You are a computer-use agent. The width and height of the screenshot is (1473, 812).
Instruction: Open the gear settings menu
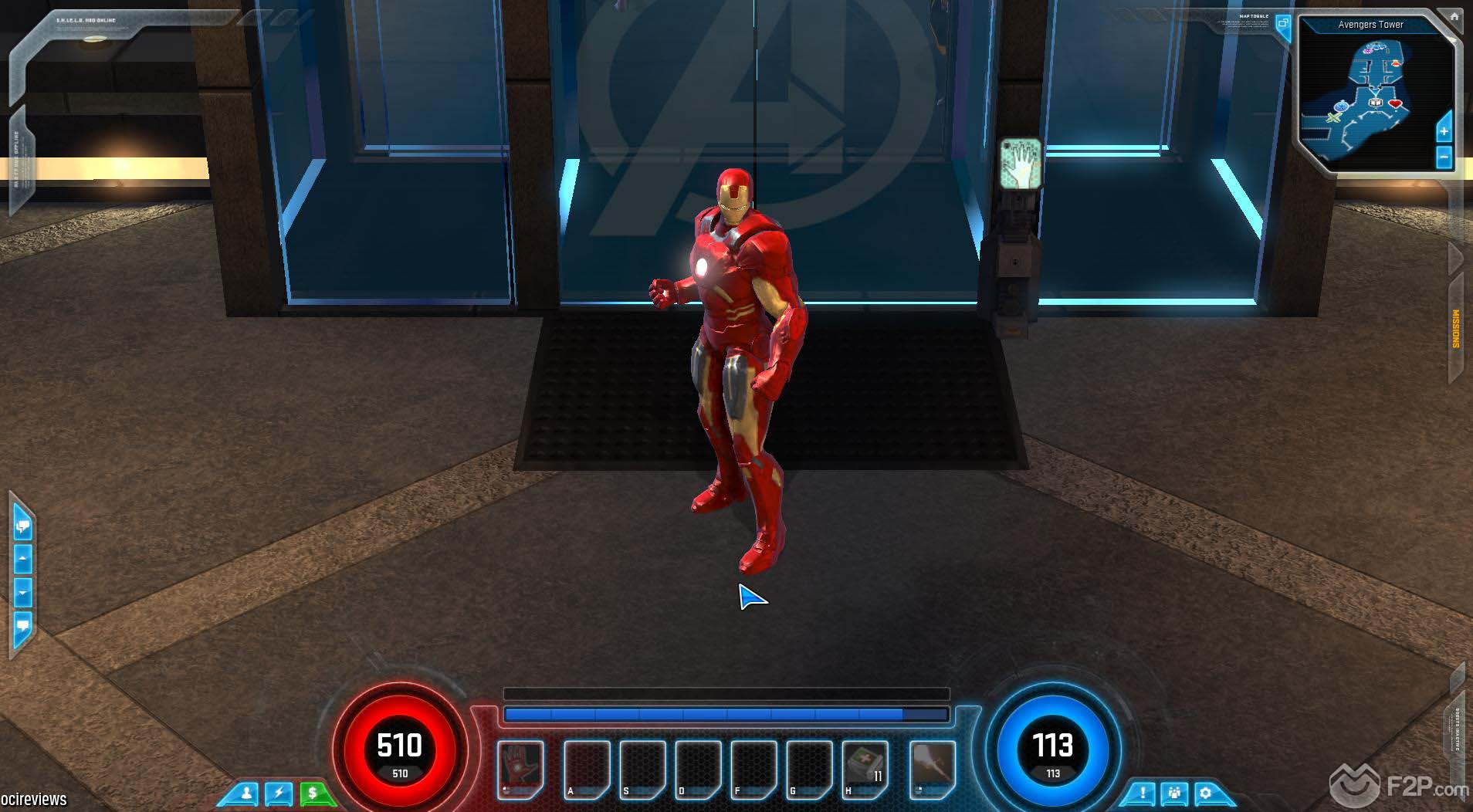point(1205,793)
